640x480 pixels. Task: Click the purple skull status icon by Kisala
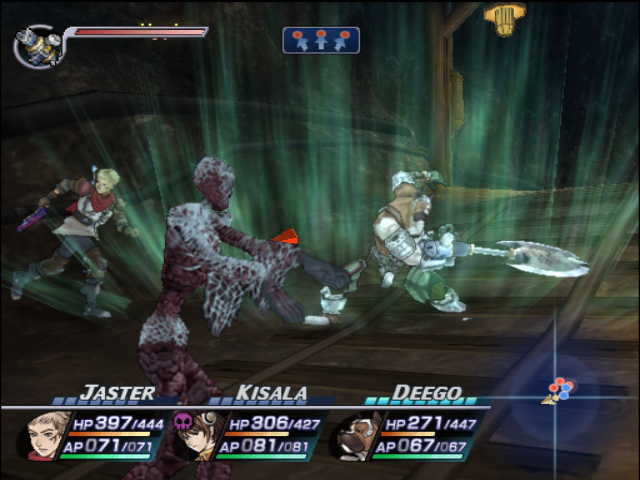pyautogui.click(x=182, y=421)
